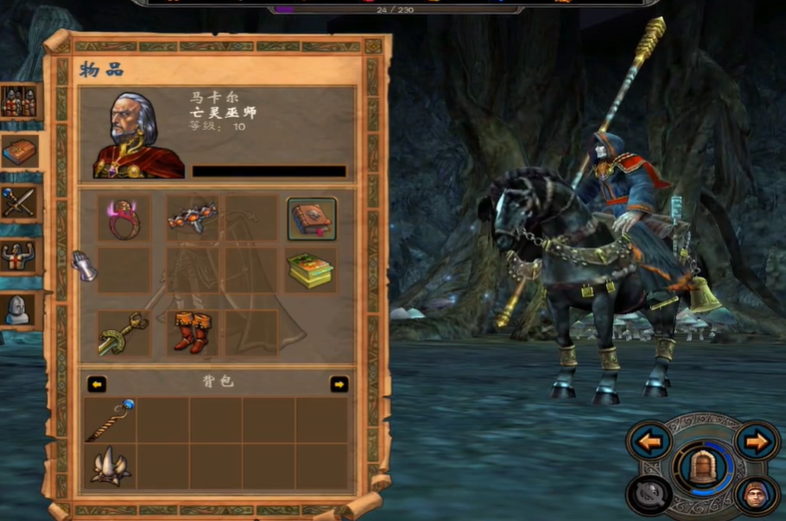Go to the next hero with right arrow
The width and height of the screenshot is (786, 521).
coord(757,440)
